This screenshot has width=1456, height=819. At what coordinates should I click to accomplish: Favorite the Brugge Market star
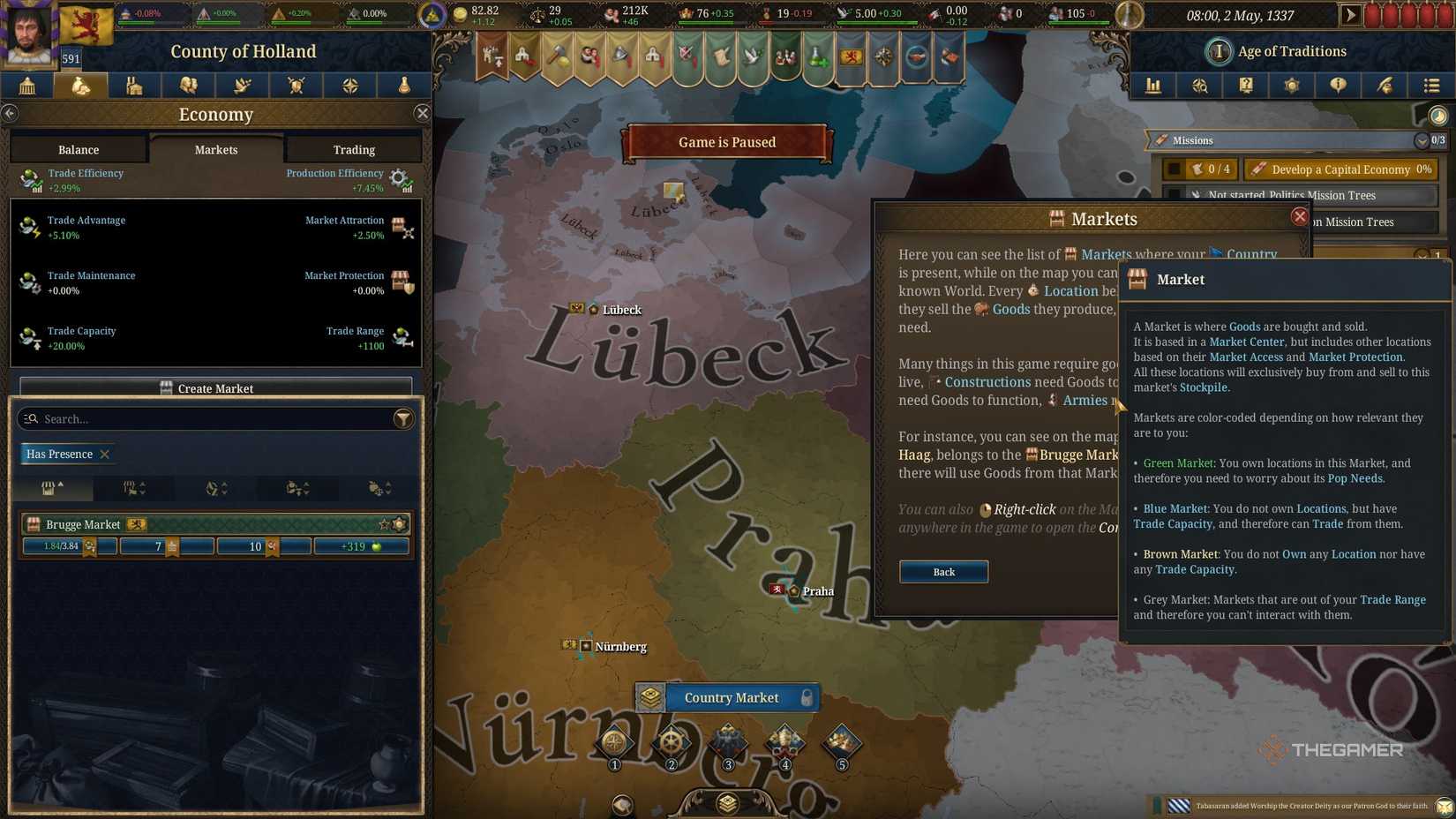click(x=385, y=523)
